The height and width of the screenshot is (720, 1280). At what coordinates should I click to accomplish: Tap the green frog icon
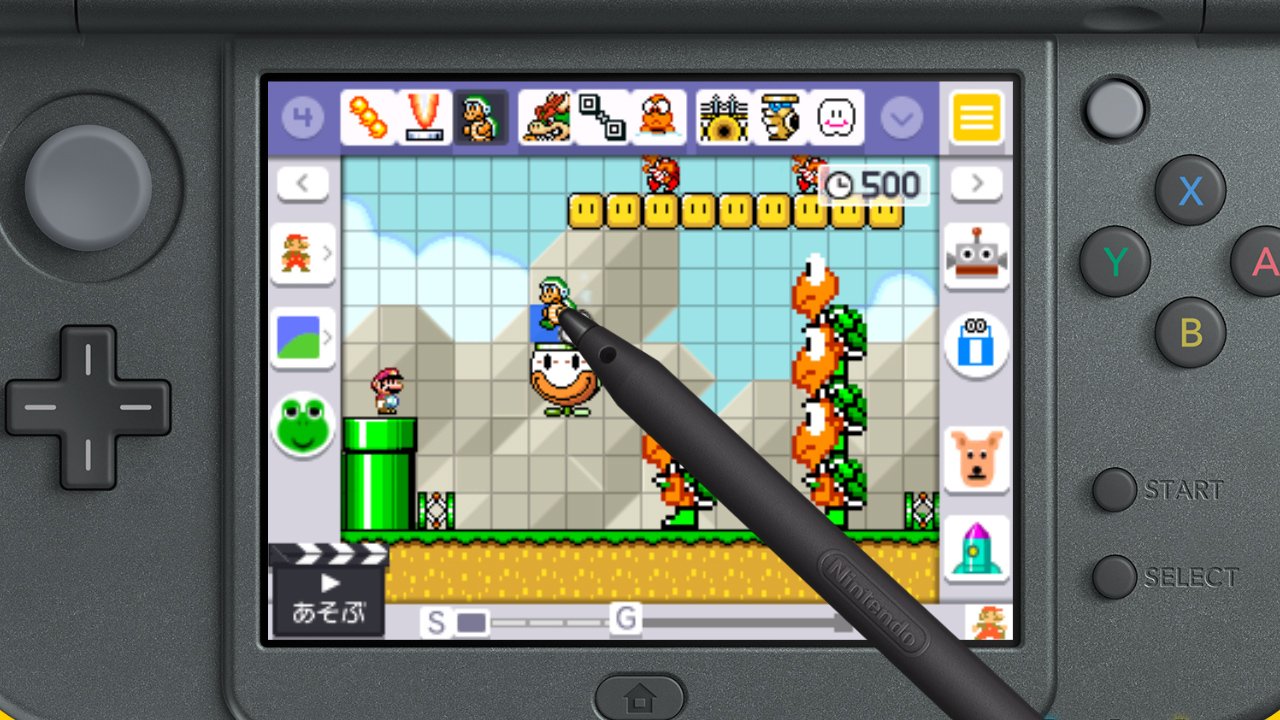coord(302,424)
